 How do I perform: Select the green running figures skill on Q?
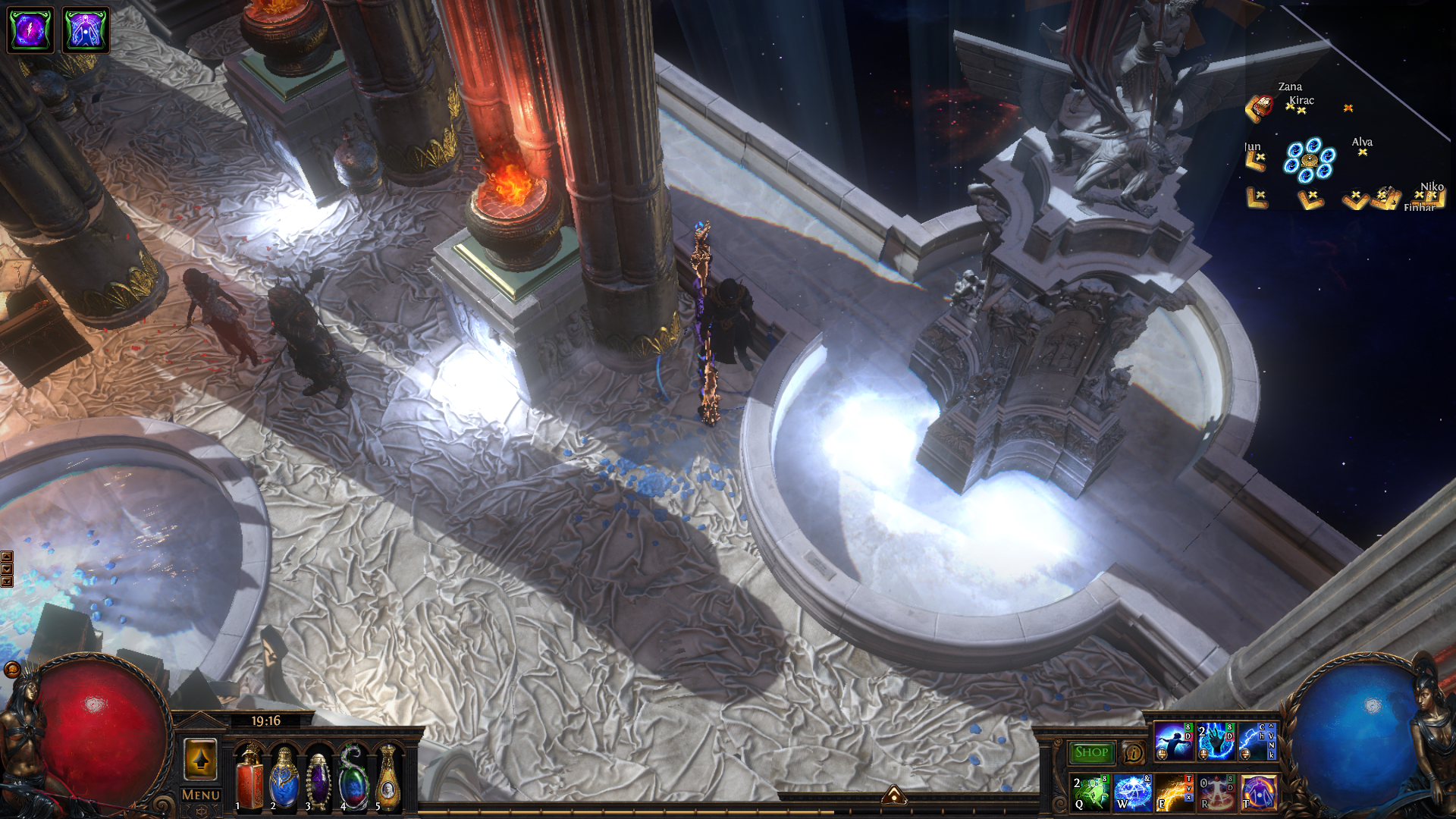pyautogui.click(x=1091, y=792)
